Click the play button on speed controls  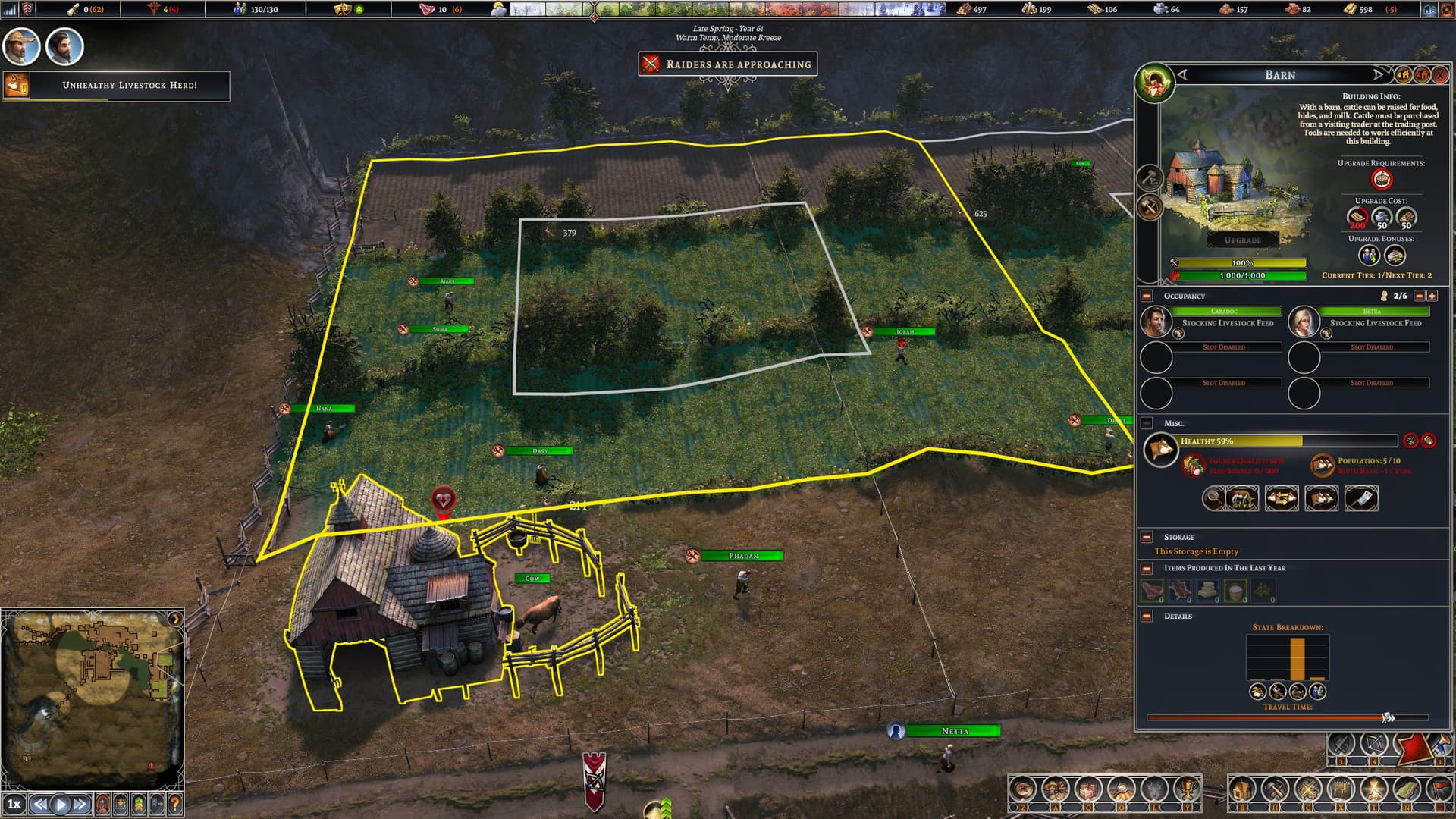(61, 804)
